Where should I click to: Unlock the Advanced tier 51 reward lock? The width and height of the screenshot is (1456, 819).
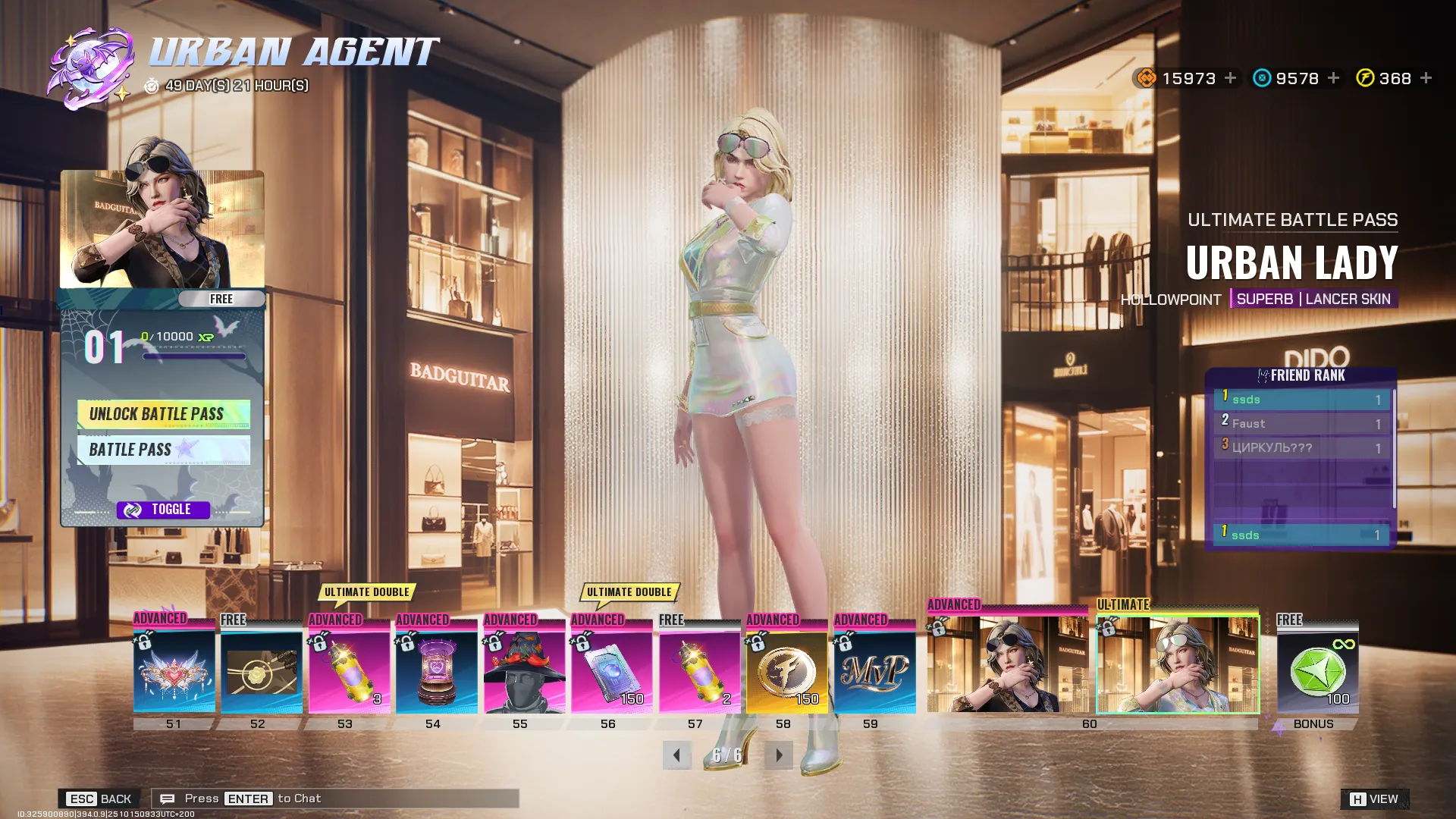144,641
